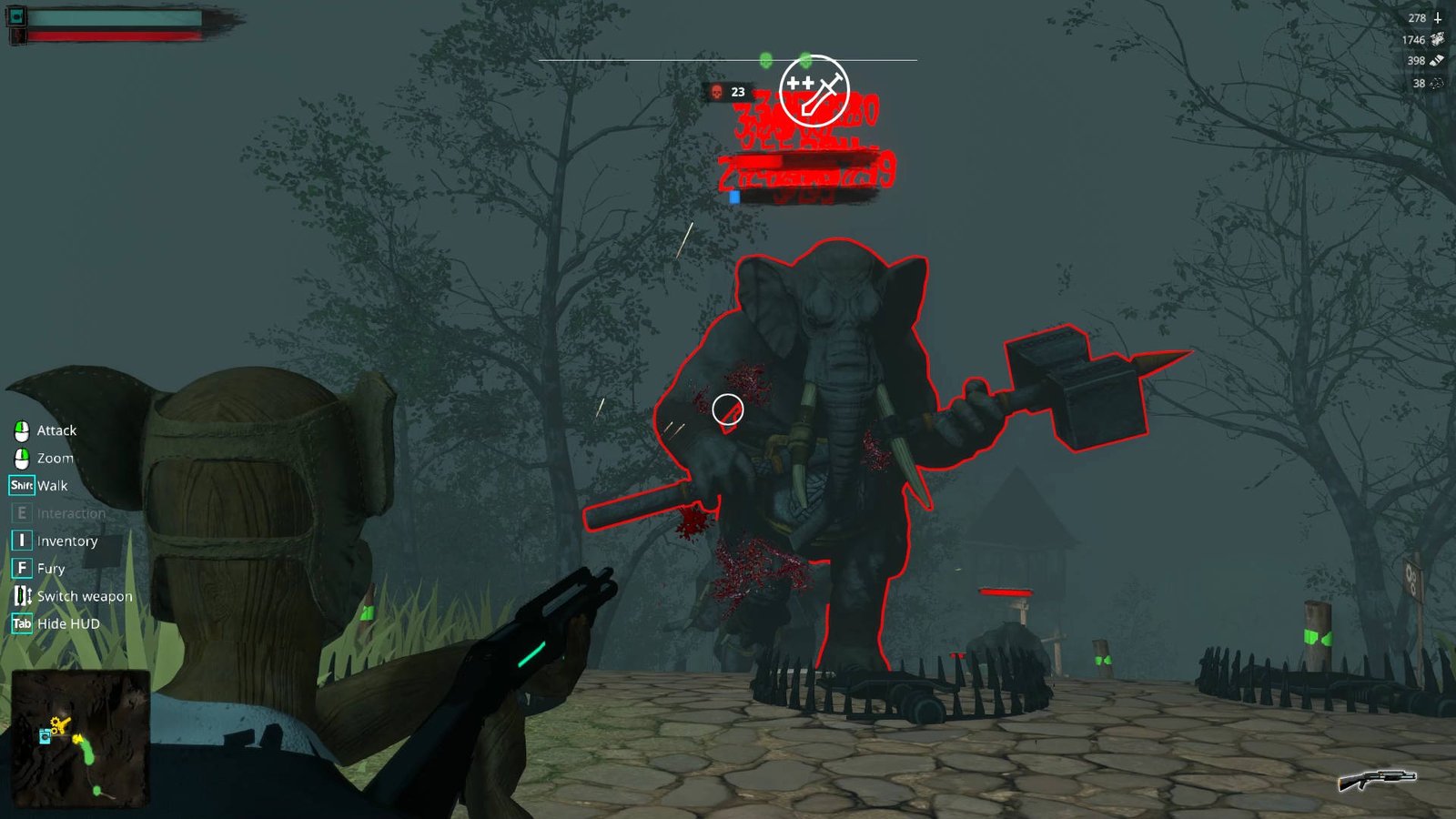The width and height of the screenshot is (1456, 819).
Task: Click the sword buff icon above enemy
Action: pos(814,90)
